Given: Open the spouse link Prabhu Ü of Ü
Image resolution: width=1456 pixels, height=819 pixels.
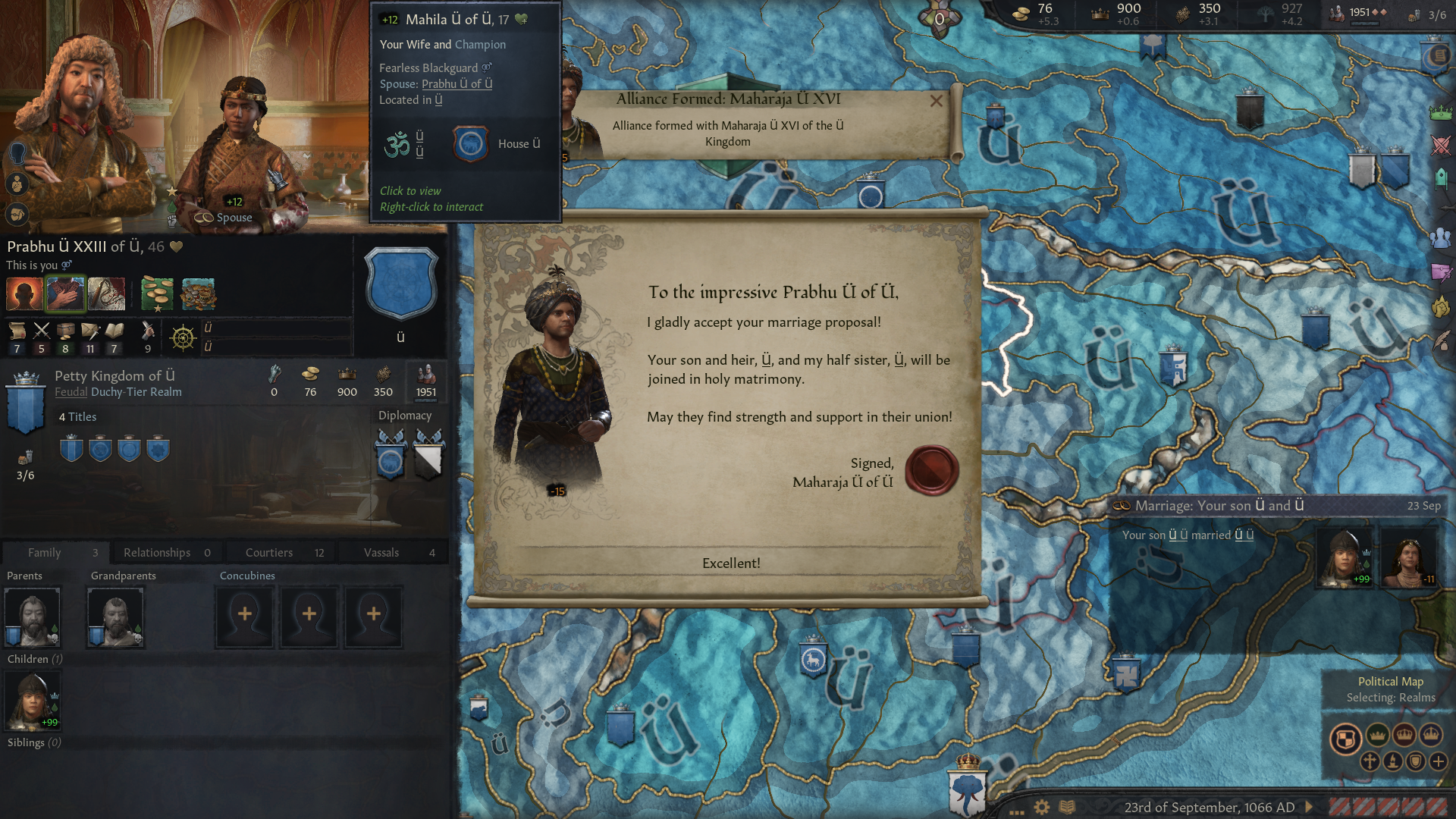Looking at the screenshot, I should (x=457, y=84).
